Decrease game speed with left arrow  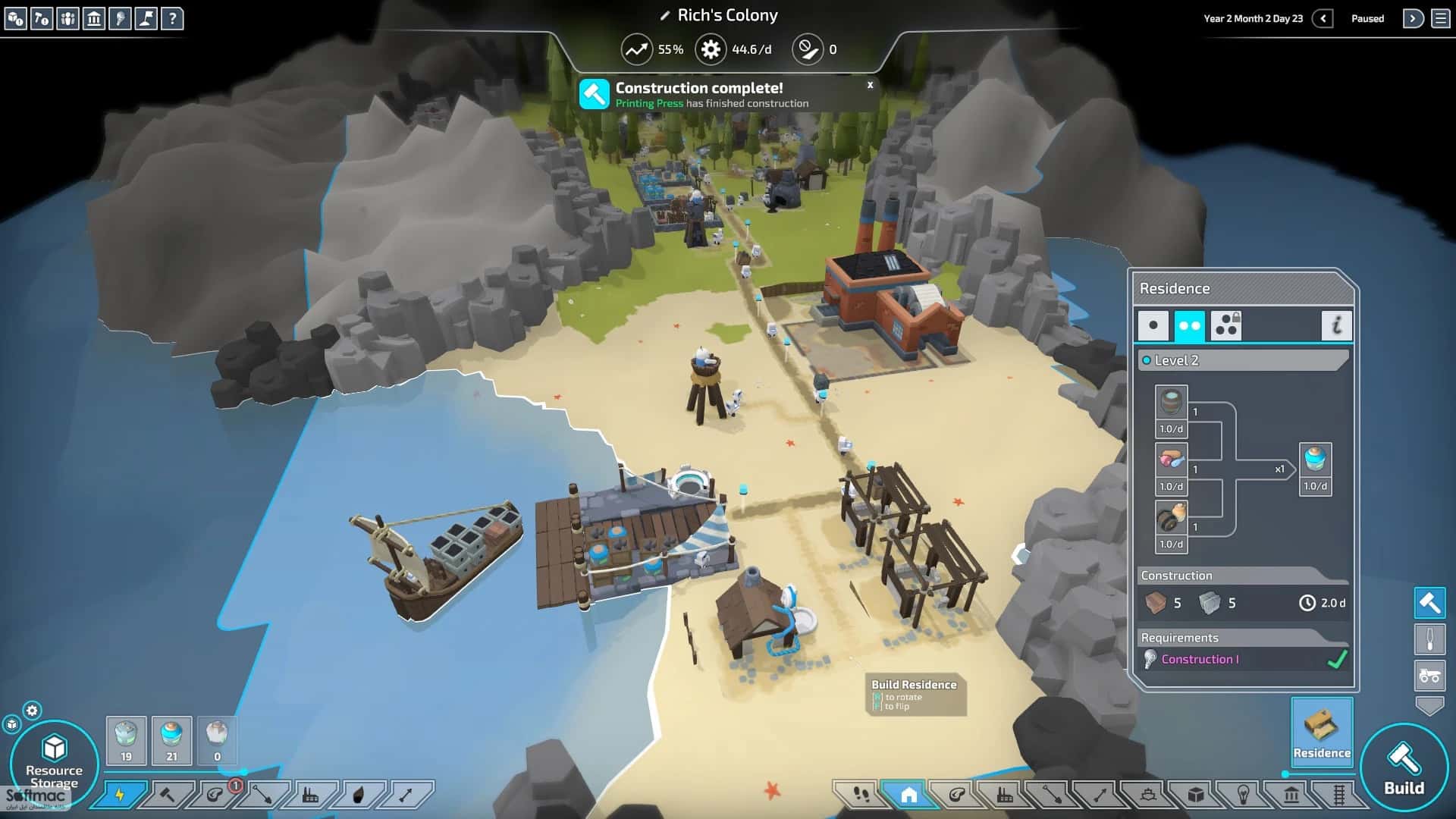pos(1323,18)
